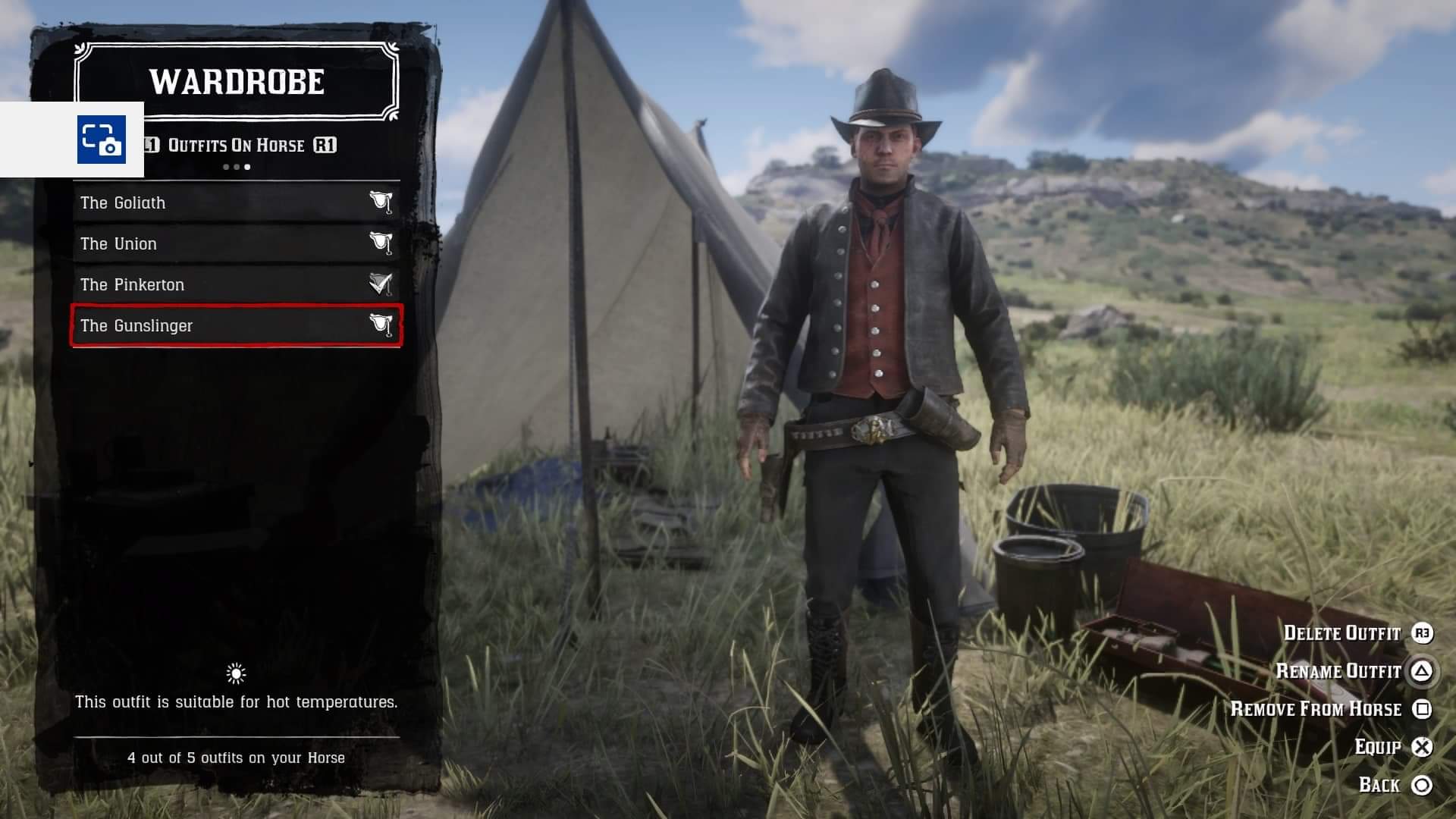1456x819 pixels.
Task: Click the red-highlighted Gunslinger selection bar
Action: point(235,325)
